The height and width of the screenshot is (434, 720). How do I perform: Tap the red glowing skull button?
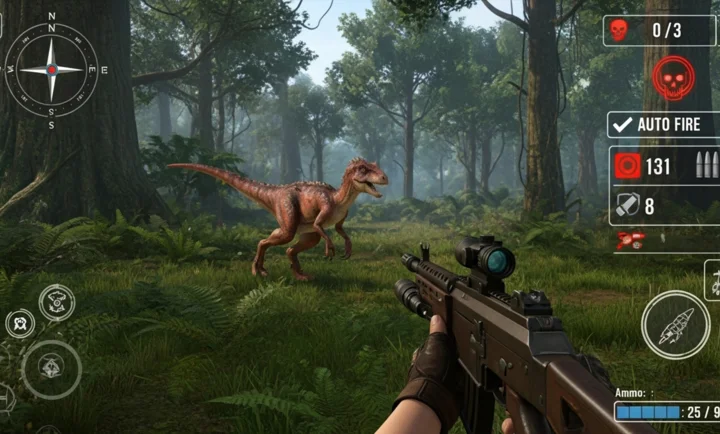673,77
